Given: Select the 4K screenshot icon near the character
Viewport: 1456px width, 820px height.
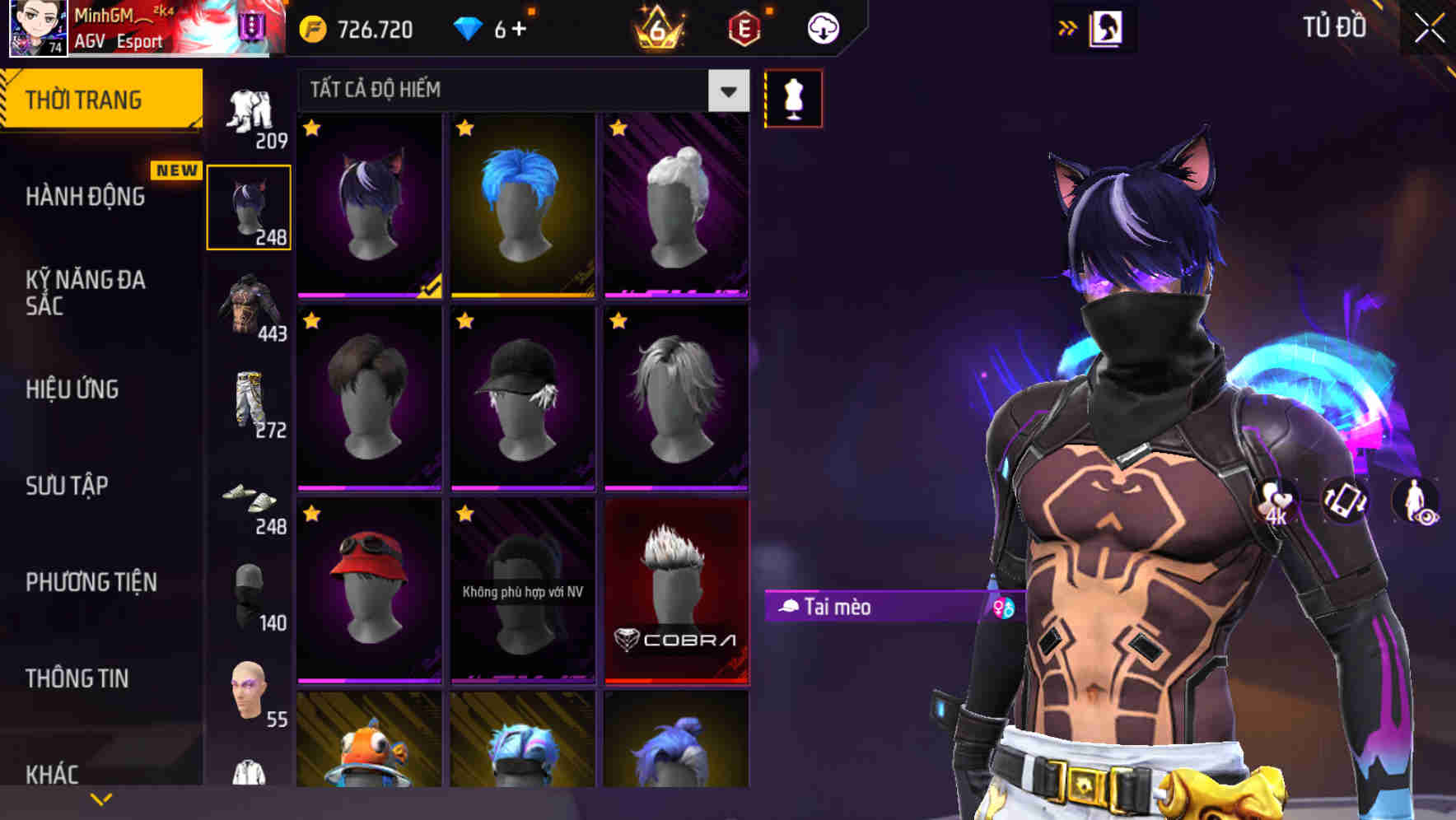Looking at the screenshot, I should pyautogui.click(x=1273, y=501).
